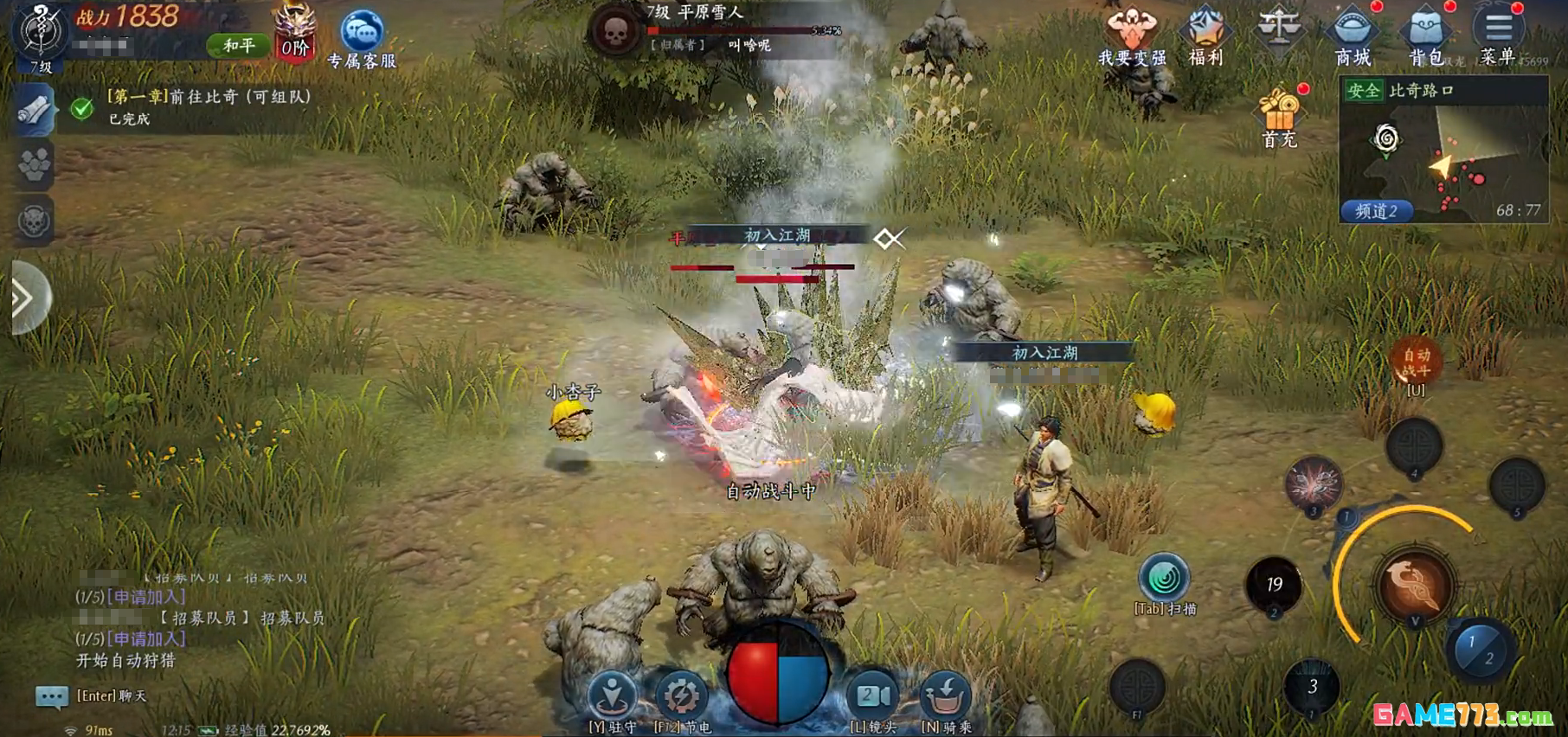
Task: Use the main attack skill button
Action: pyautogui.click(x=1415, y=586)
